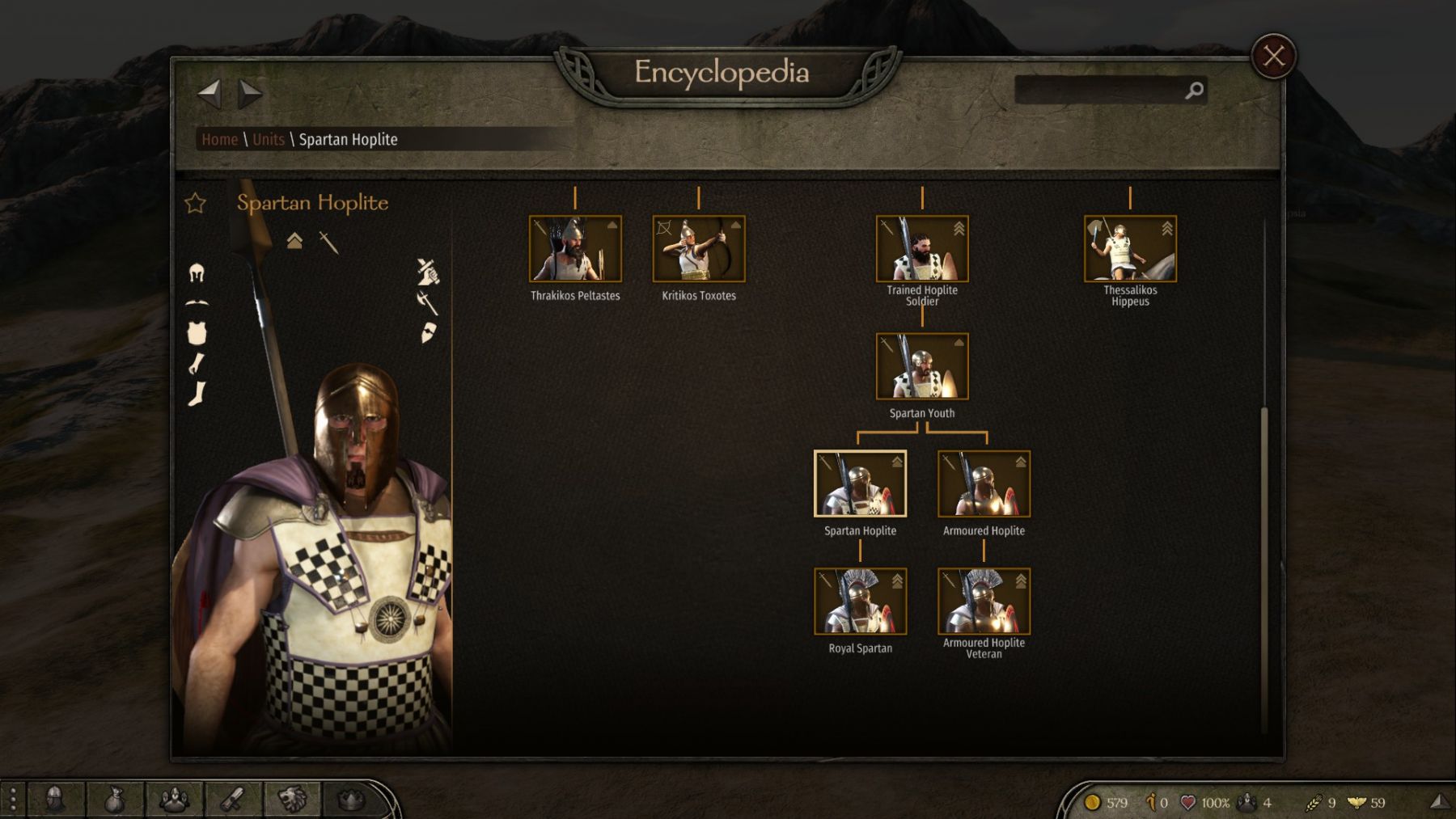
Task: Open the quests scroll icon
Action: pos(234,800)
